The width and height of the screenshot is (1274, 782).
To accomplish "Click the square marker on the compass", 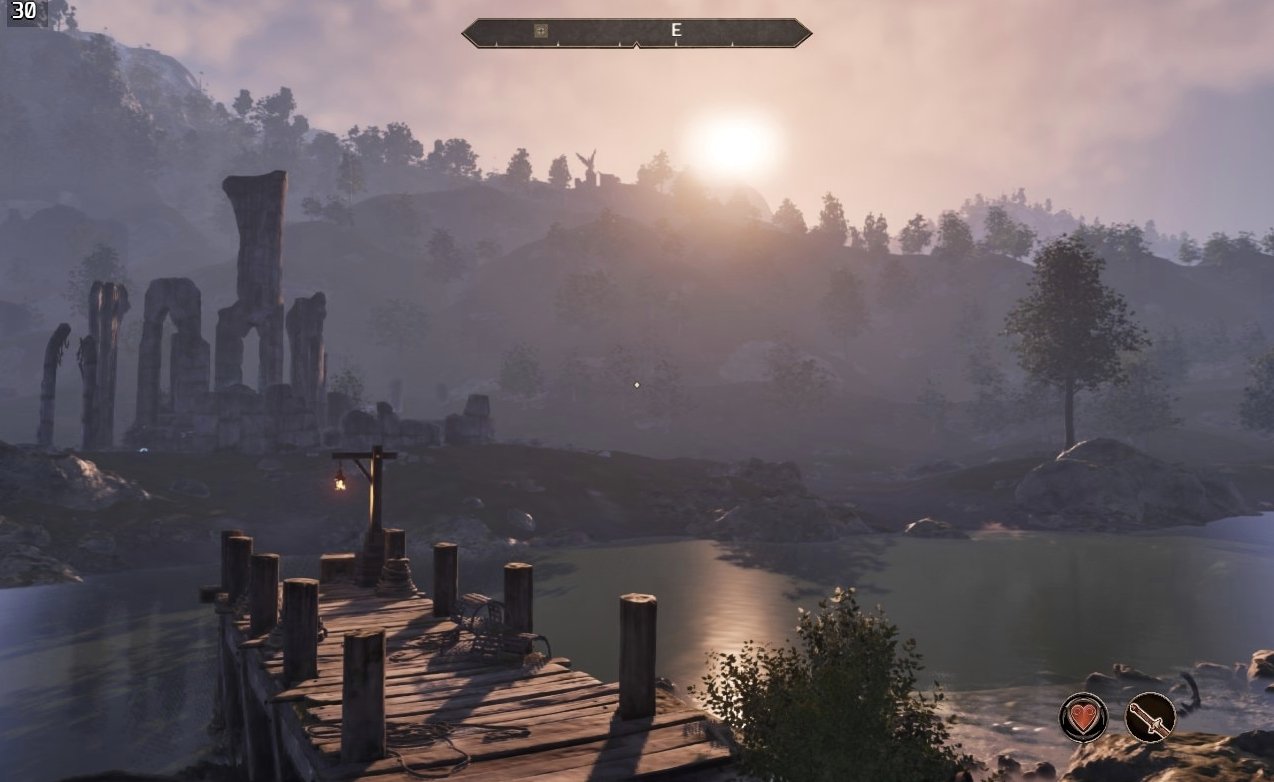I will coord(541,31).
